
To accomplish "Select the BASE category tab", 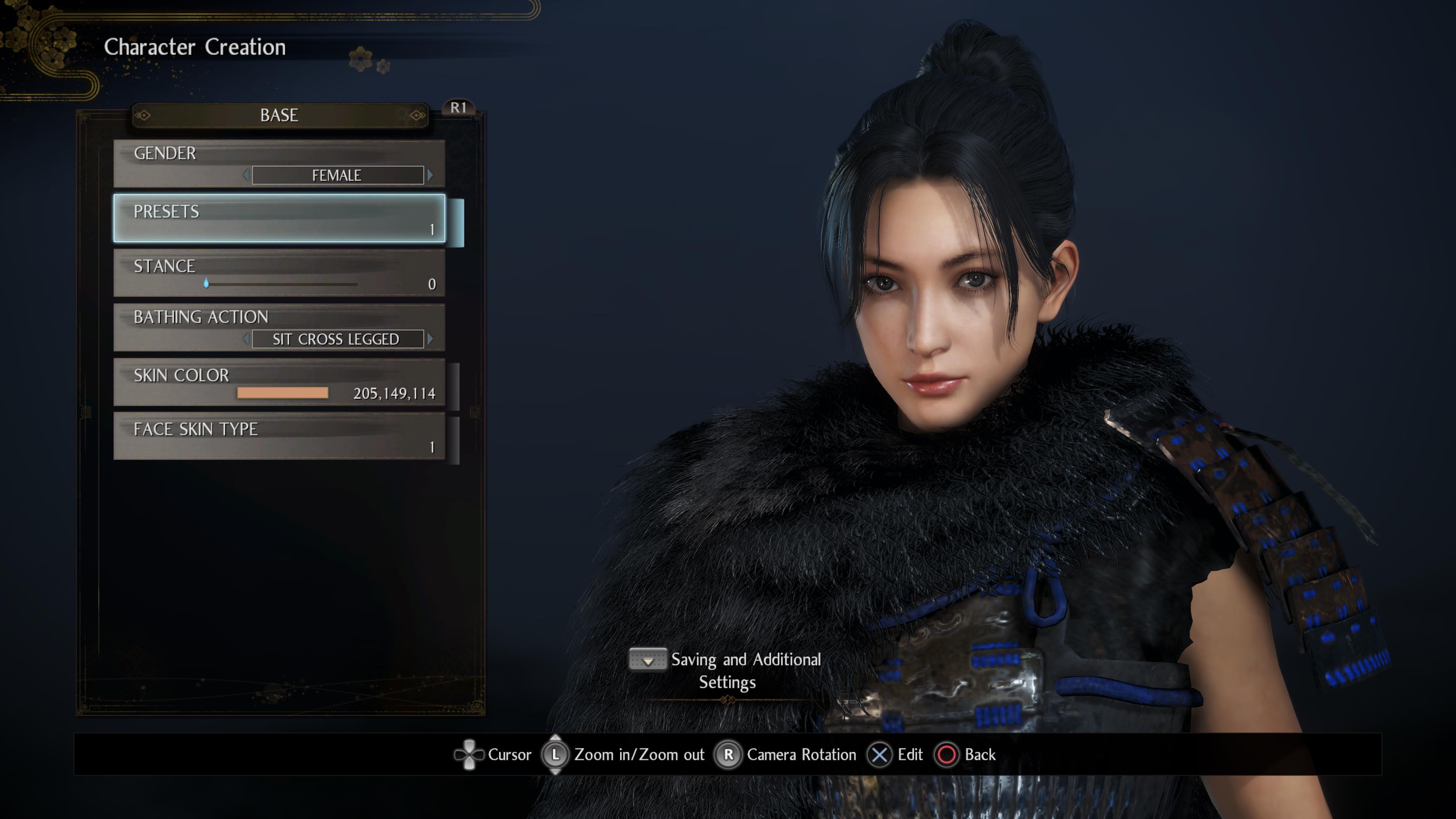I will point(279,115).
